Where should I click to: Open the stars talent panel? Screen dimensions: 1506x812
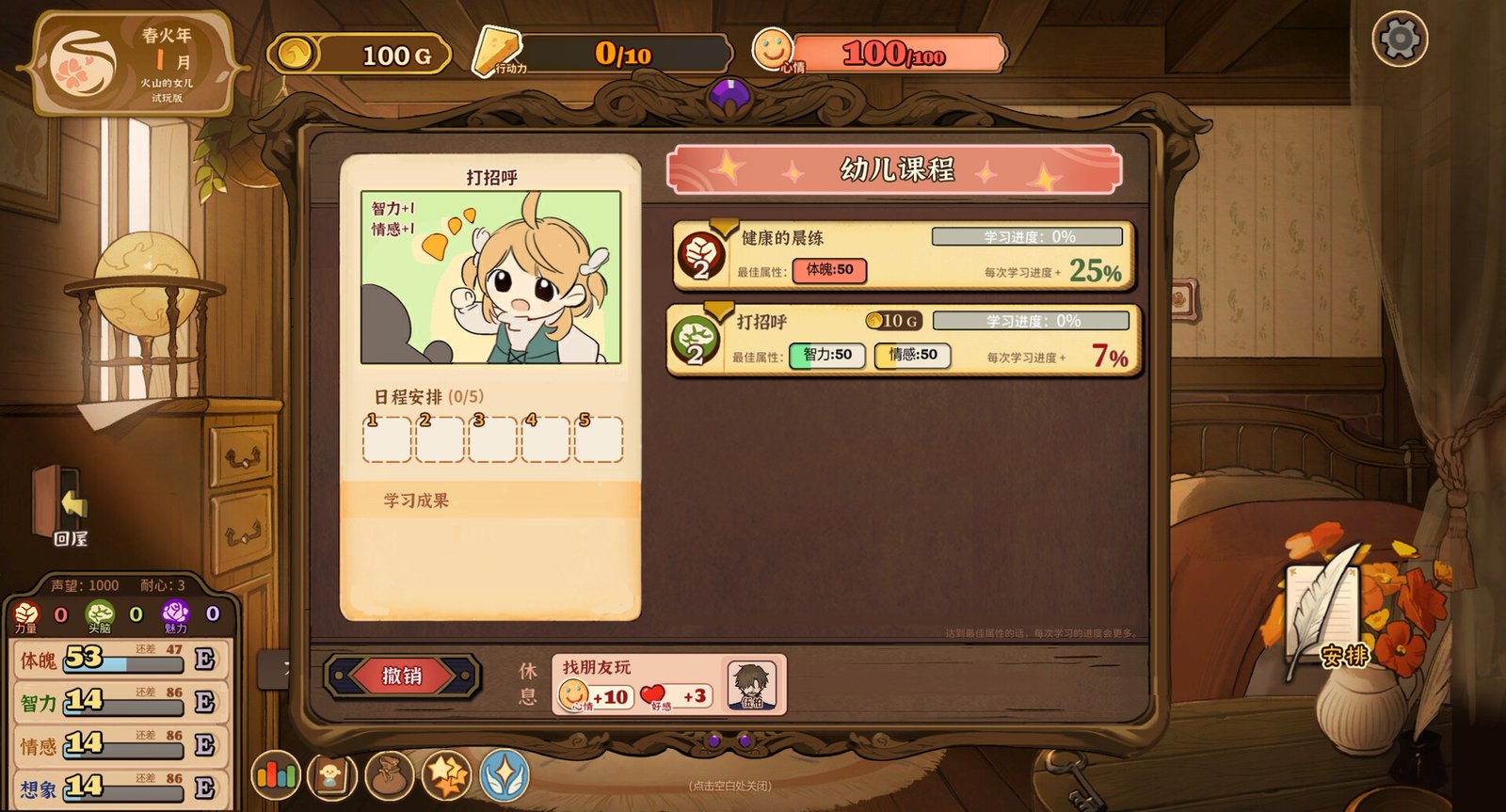tap(449, 776)
